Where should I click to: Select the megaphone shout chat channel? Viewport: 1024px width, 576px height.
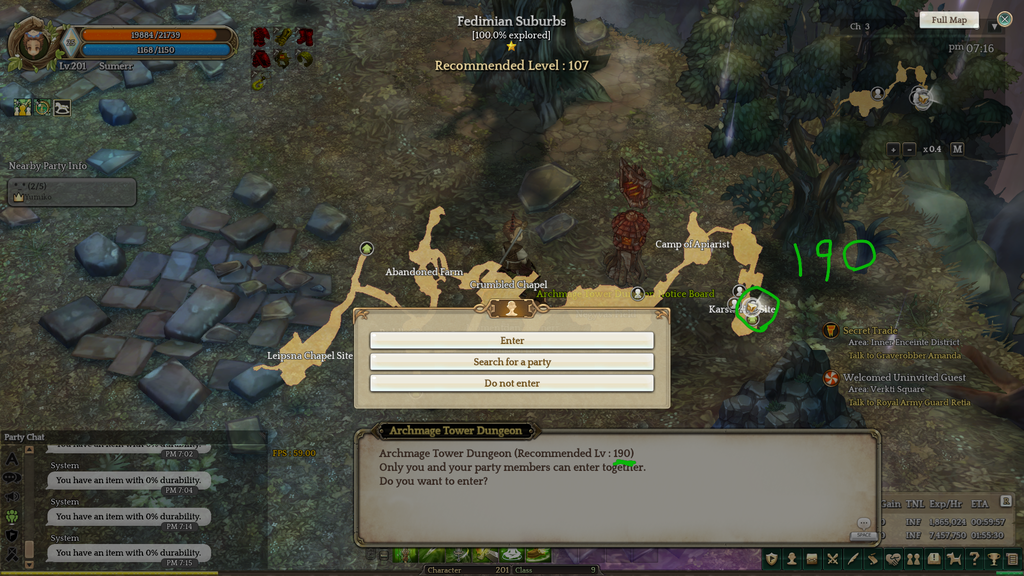click(13, 496)
